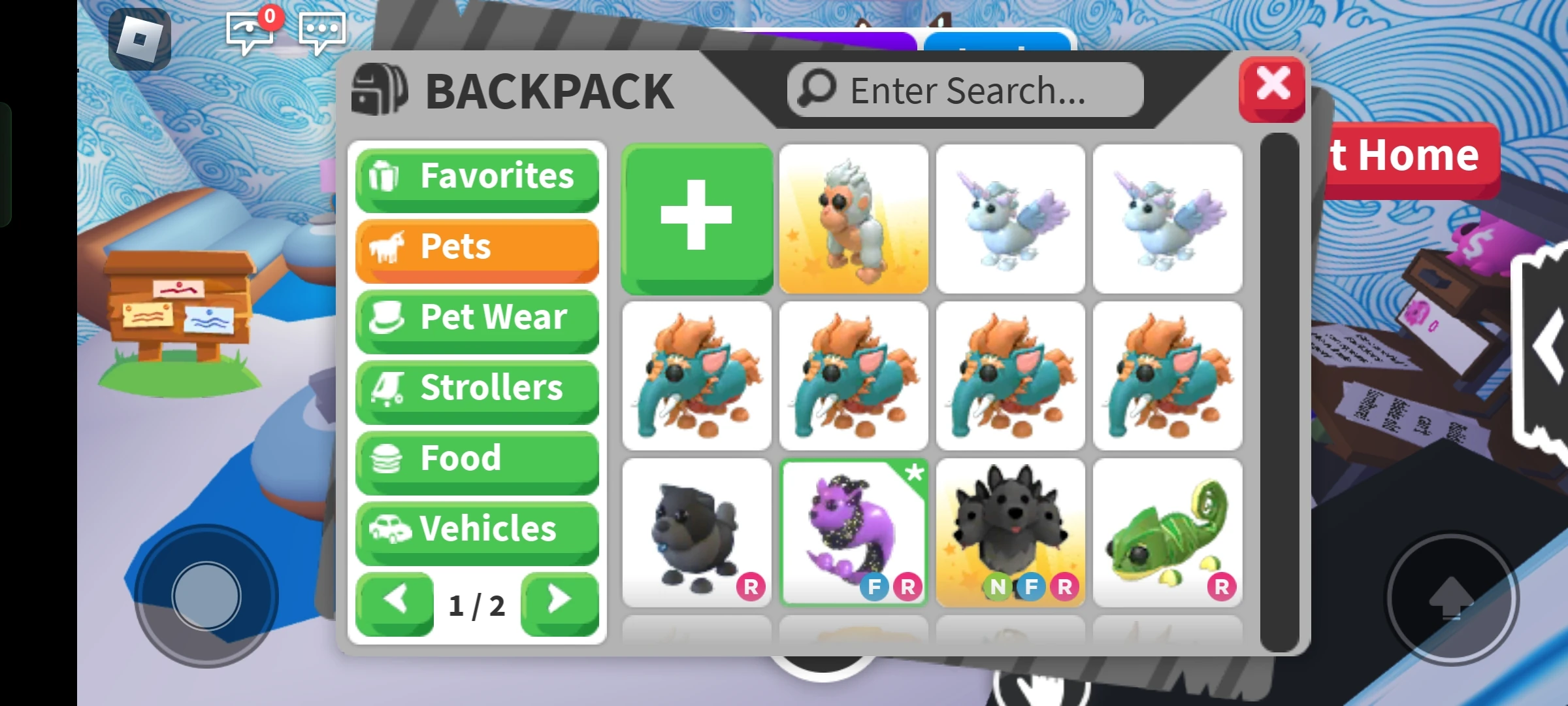This screenshot has width=1568, height=706.
Task: Select the Pets category
Action: (x=478, y=247)
